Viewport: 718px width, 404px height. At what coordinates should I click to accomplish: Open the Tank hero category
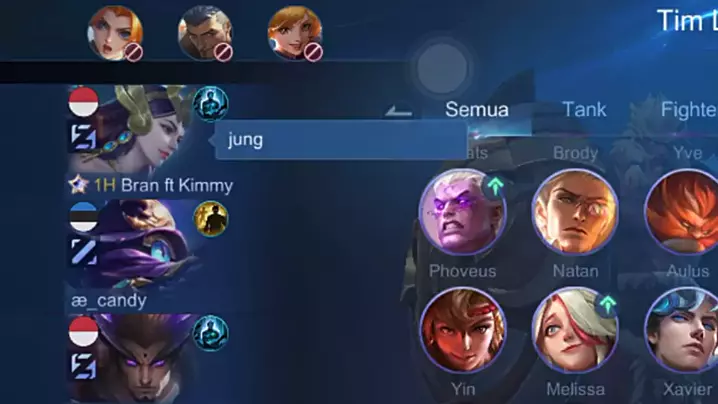click(583, 109)
